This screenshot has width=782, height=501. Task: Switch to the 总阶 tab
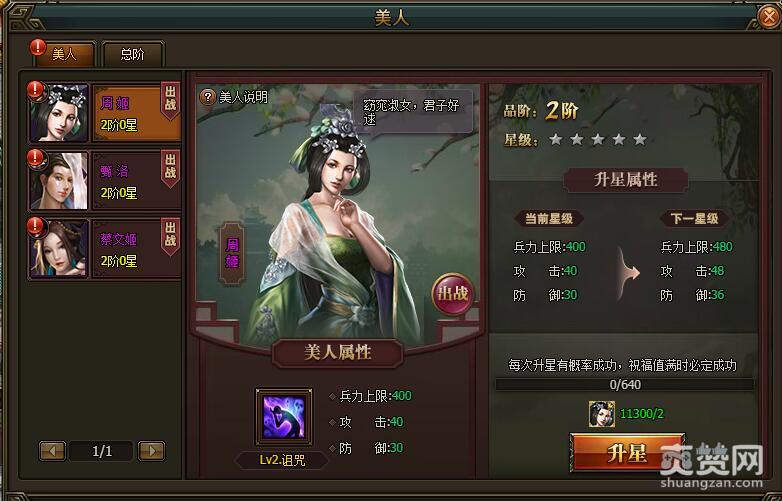[131, 55]
